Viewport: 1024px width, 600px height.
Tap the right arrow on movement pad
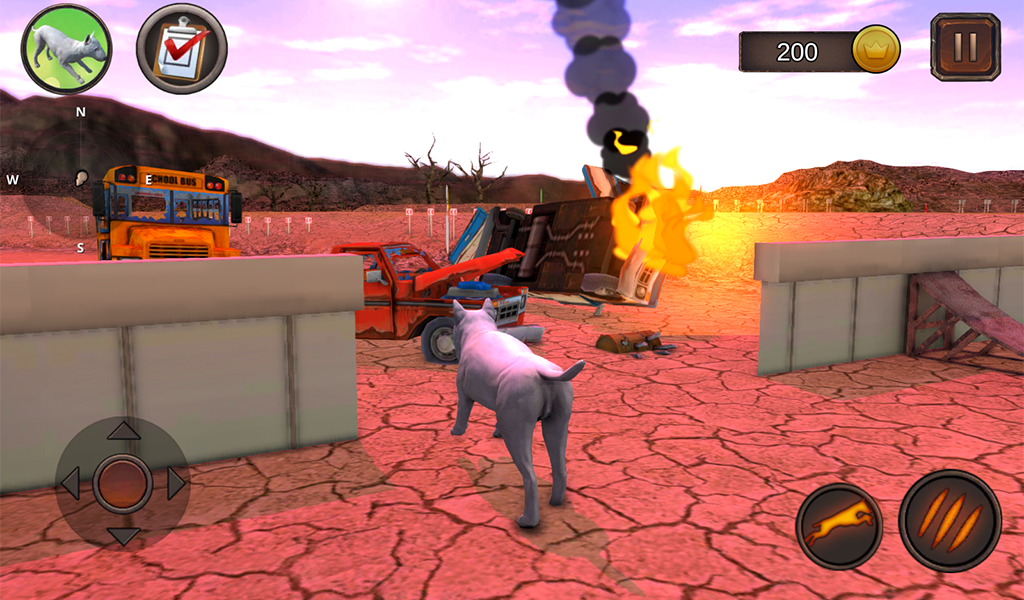[x=176, y=484]
